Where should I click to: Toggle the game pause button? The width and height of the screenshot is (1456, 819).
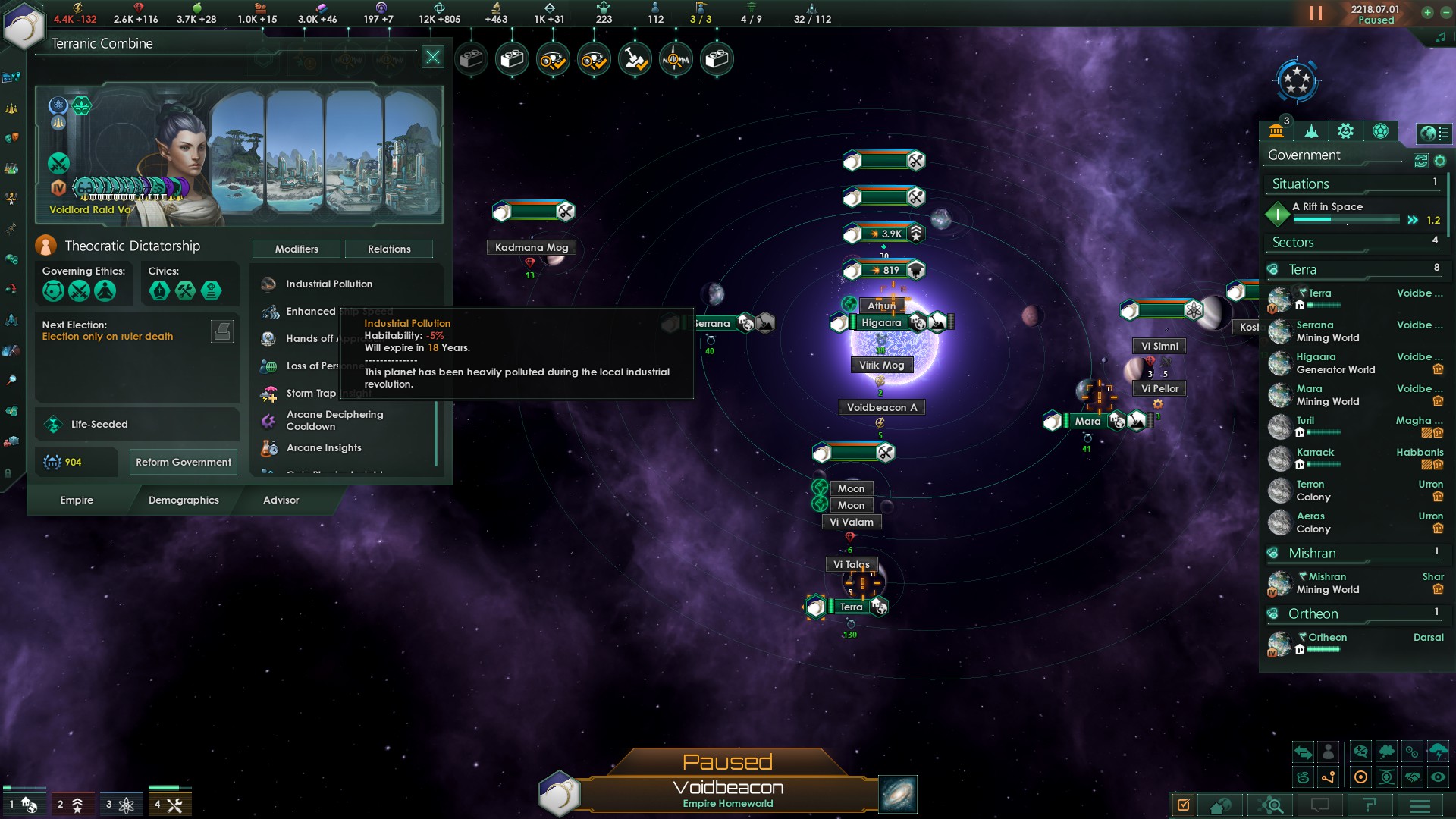pos(1316,14)
